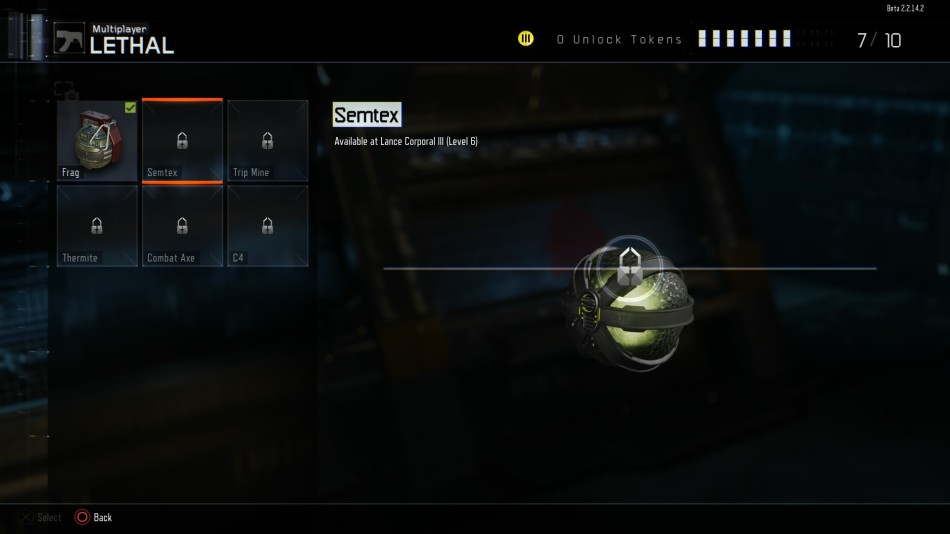Choose the locked C4 tile

click(x=267, y=226)
